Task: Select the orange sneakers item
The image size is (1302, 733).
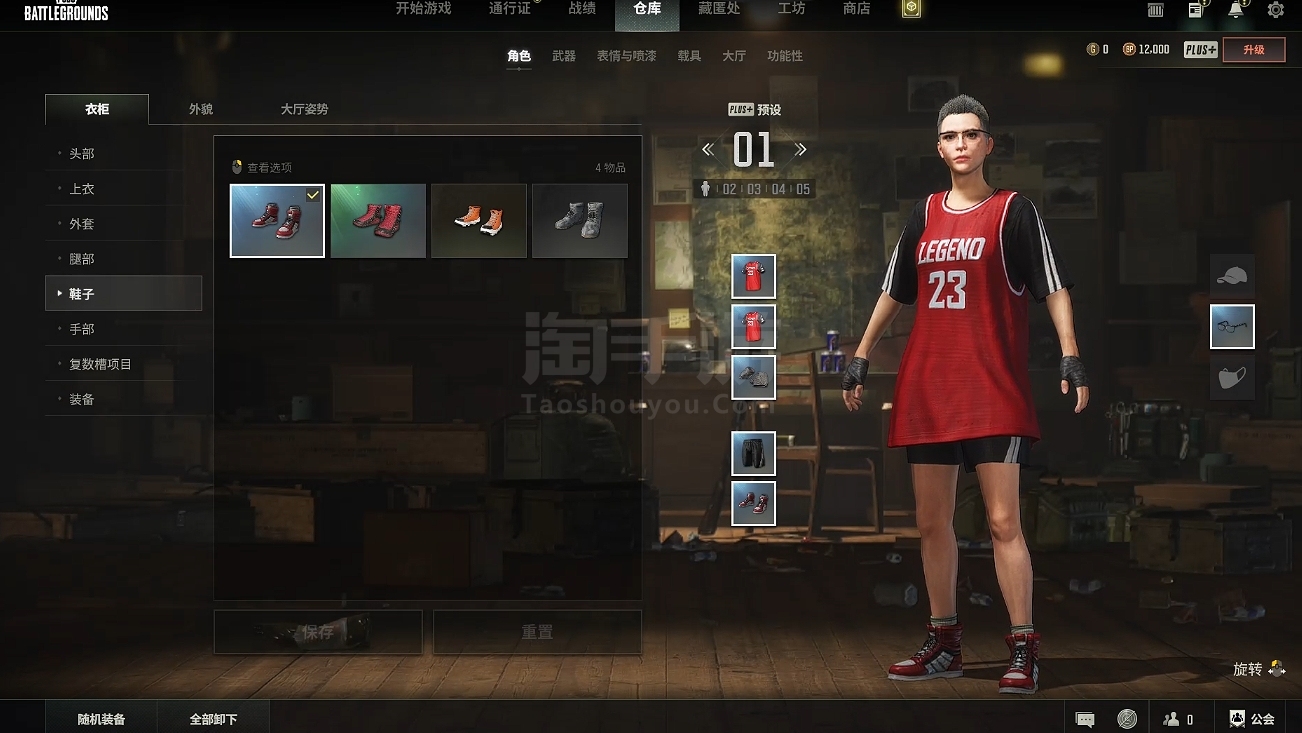Action: pos(478,220)
